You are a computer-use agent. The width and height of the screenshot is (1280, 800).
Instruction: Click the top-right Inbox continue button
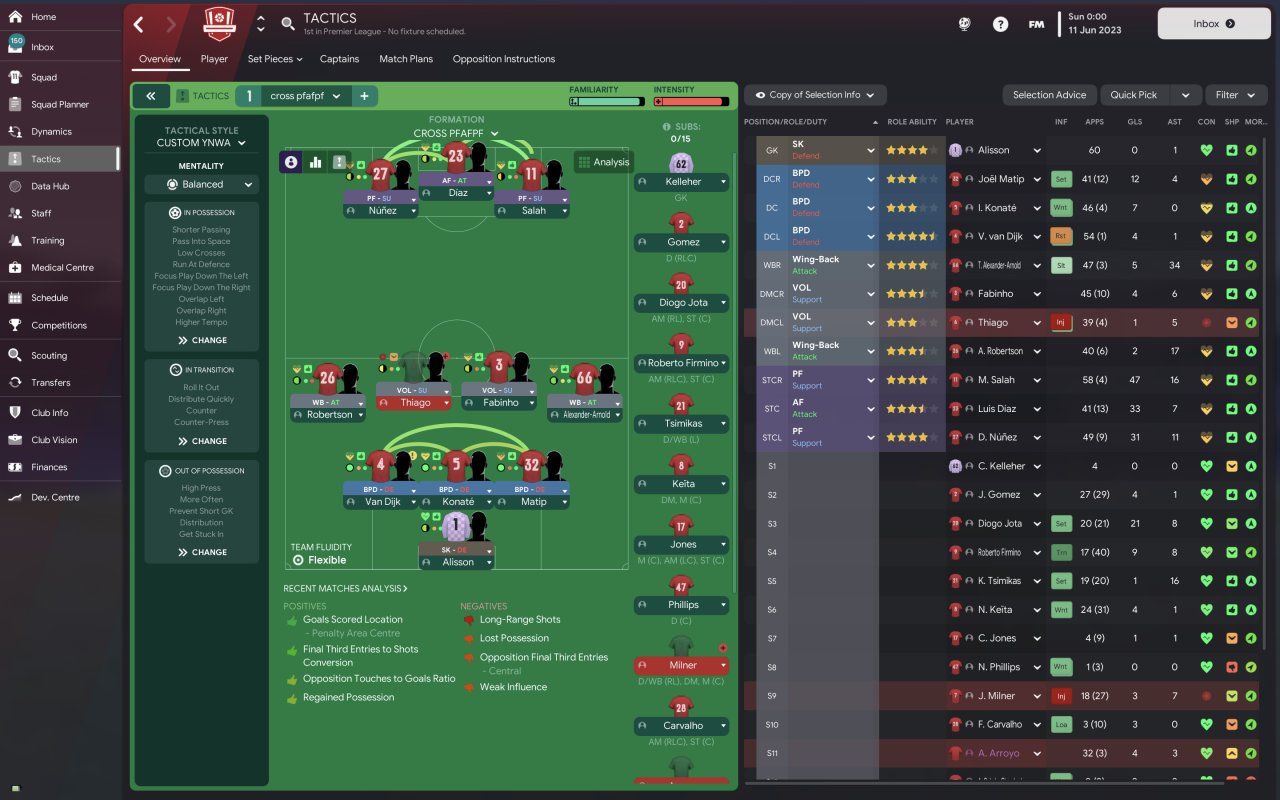coord(1213,24)
